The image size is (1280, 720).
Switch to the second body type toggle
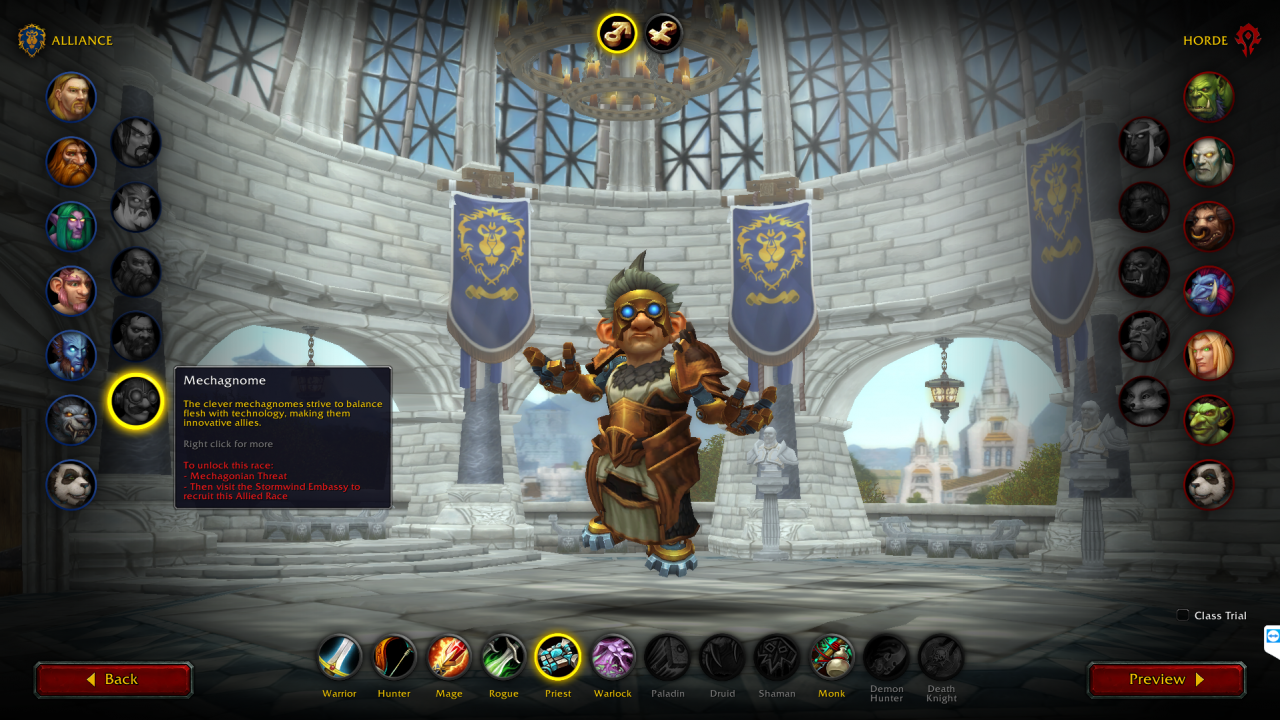click(663, 33)
